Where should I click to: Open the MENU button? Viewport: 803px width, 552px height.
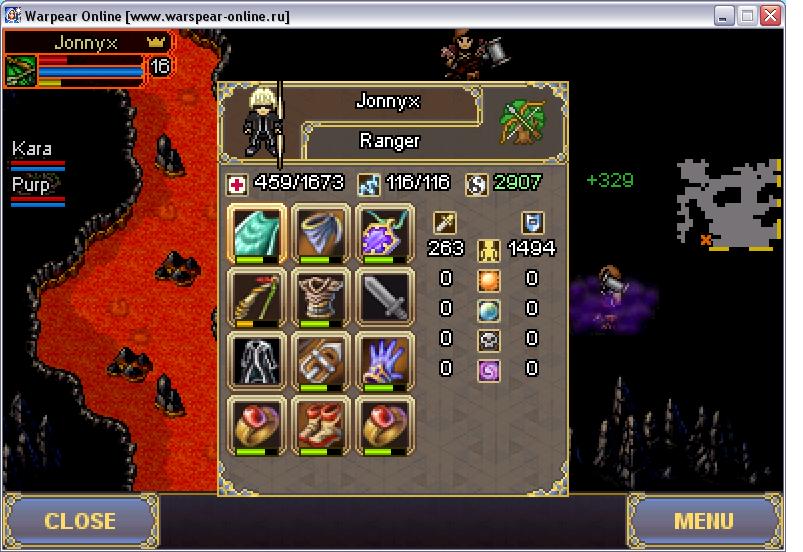pyautogui.click(x=703, y=521)
